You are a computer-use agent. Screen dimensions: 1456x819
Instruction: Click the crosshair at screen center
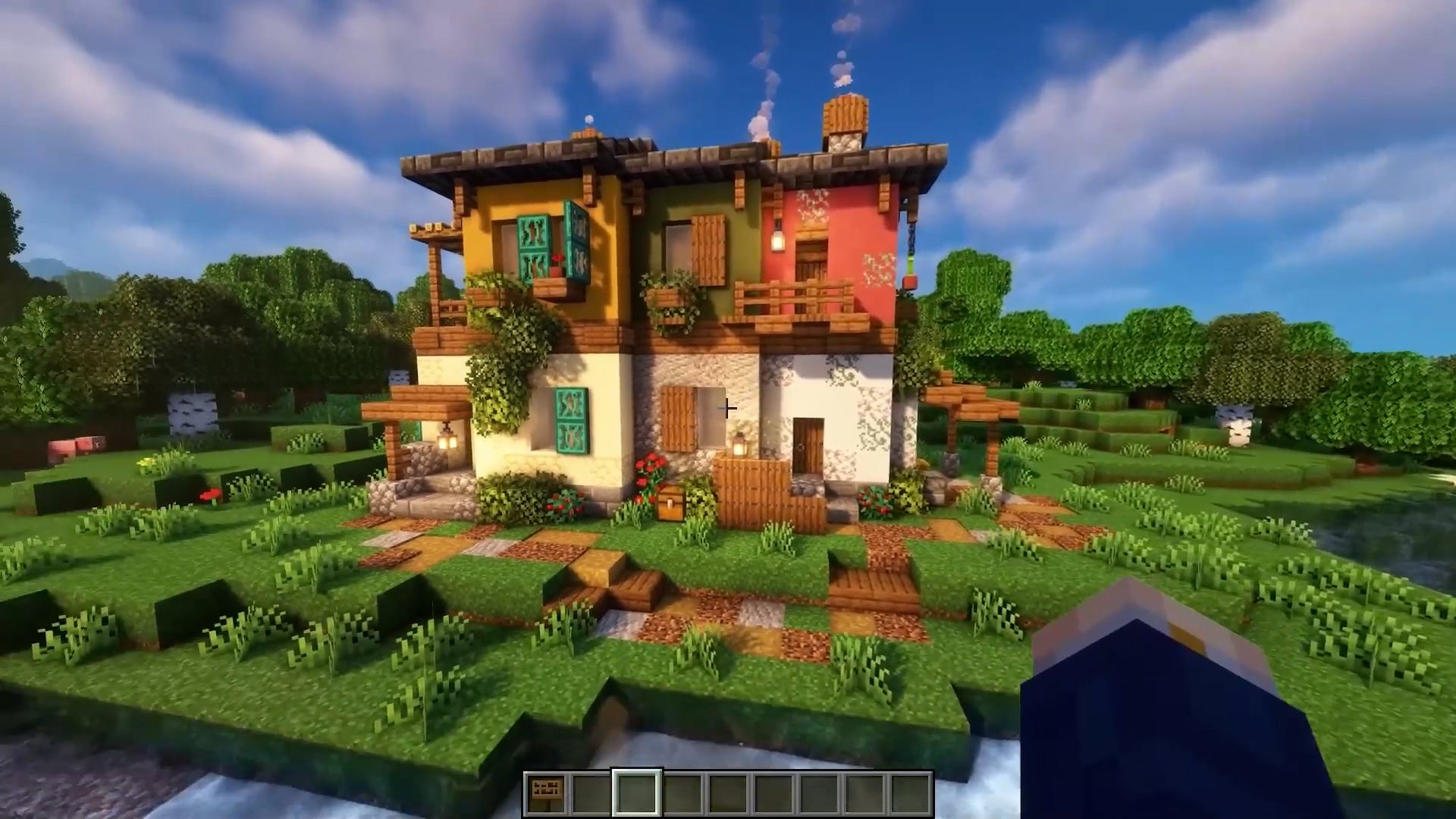[x=728, y=409]
